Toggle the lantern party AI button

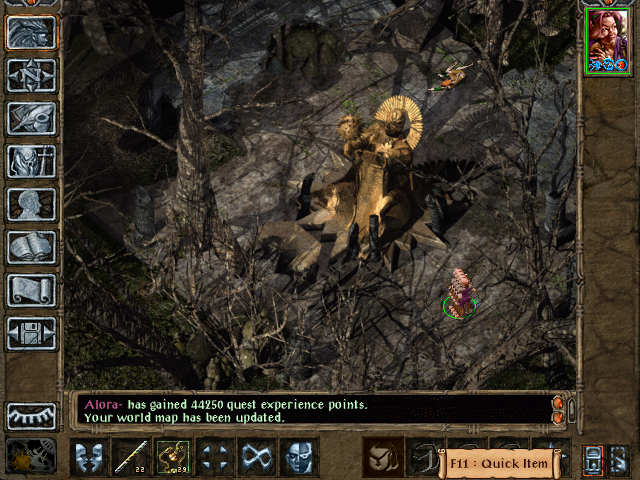pos(593,460)
